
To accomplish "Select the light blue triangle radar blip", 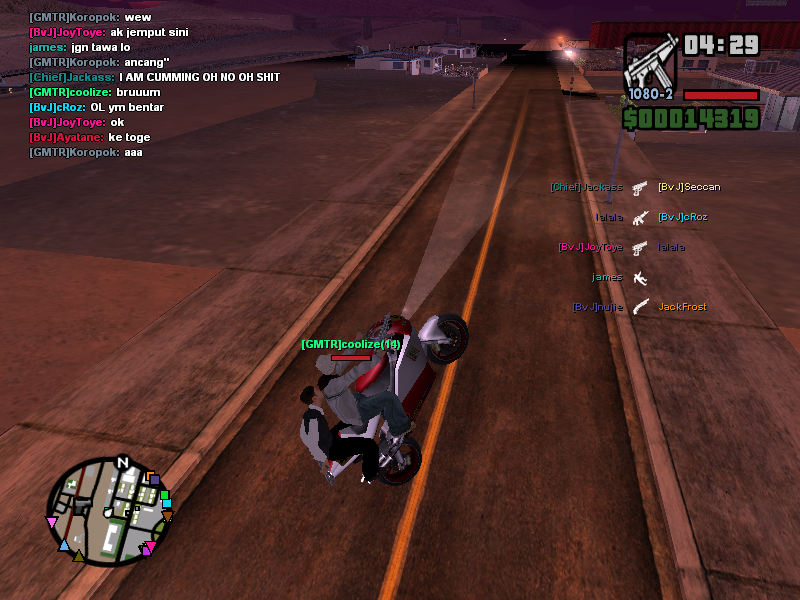I will [65, 546].
